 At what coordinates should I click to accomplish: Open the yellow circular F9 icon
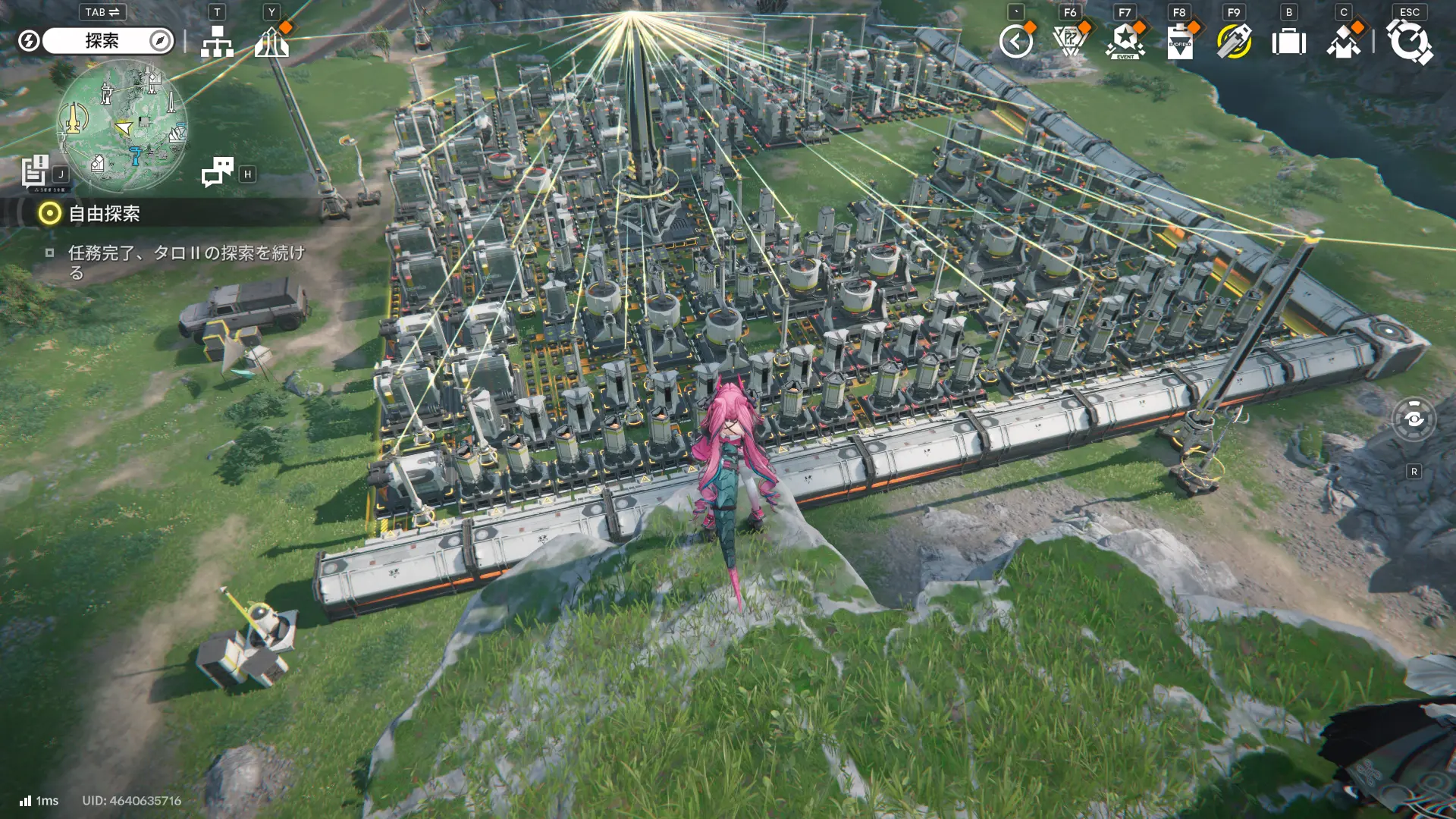(1234, 42)
